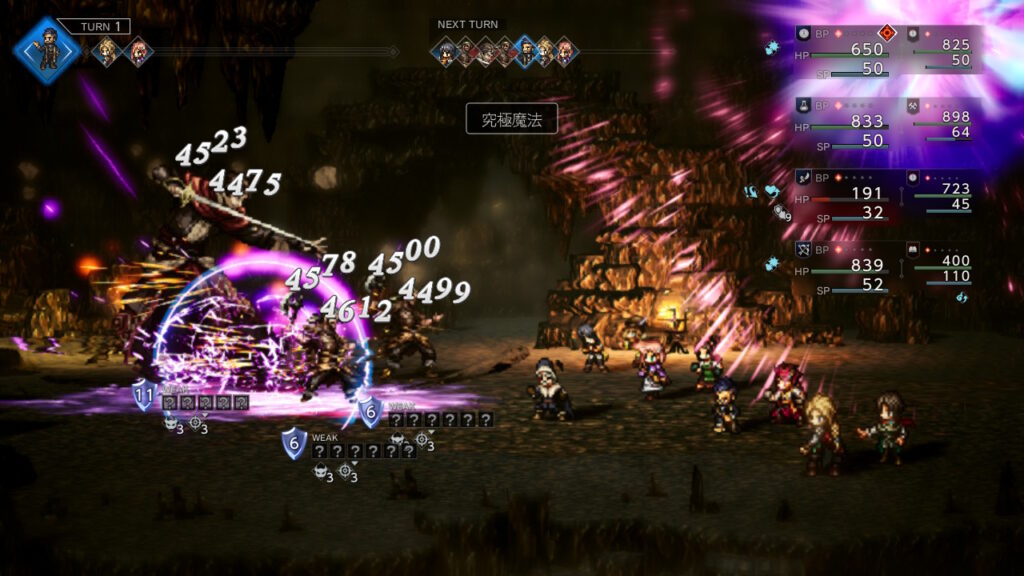The height and width of the screenshot is (576, 1024).
Task: Select the first portrait under NEXT TURN
Action: 445,51
